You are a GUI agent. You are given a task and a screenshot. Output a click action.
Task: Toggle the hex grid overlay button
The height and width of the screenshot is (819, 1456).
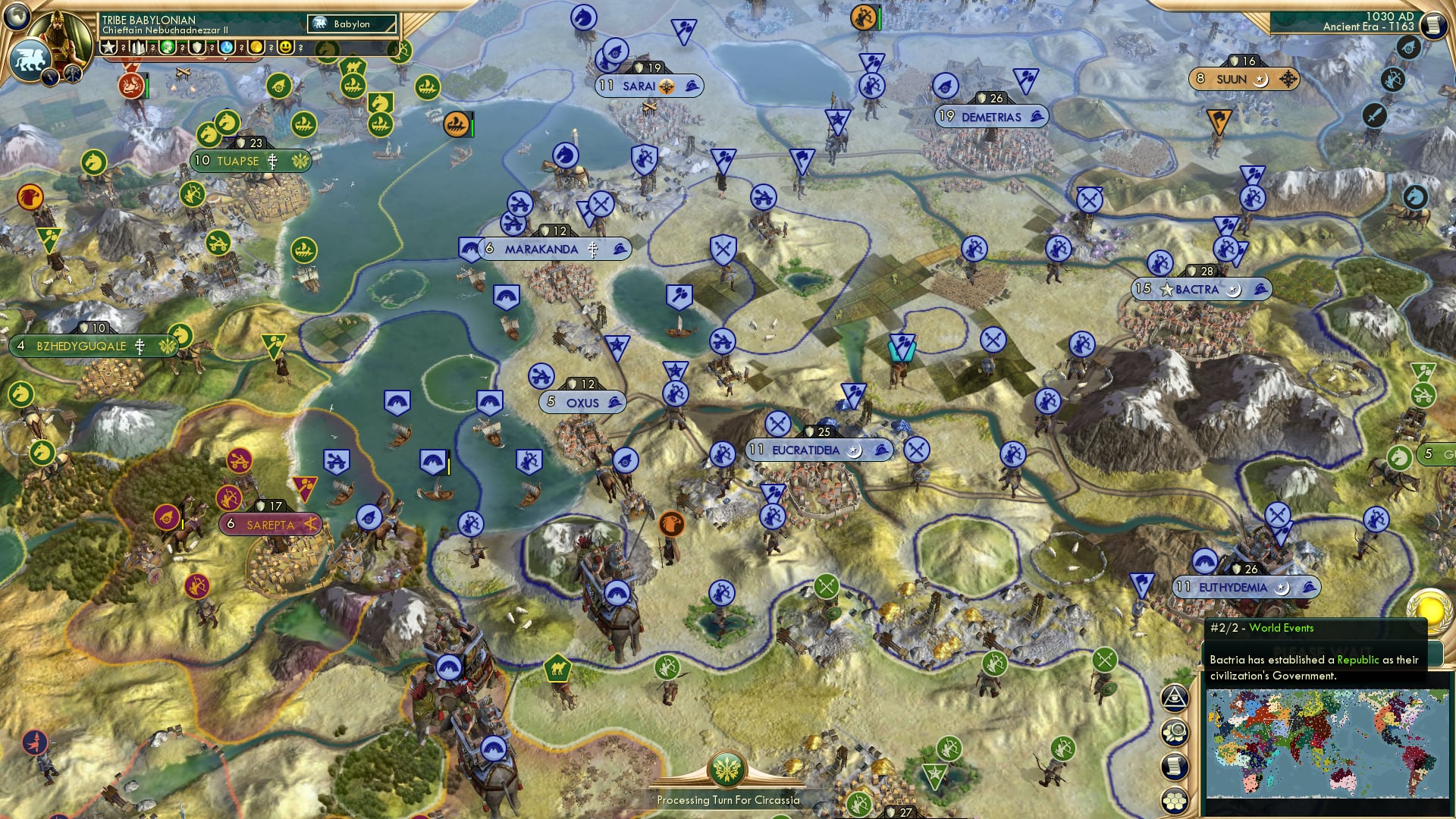[1175, 798]
